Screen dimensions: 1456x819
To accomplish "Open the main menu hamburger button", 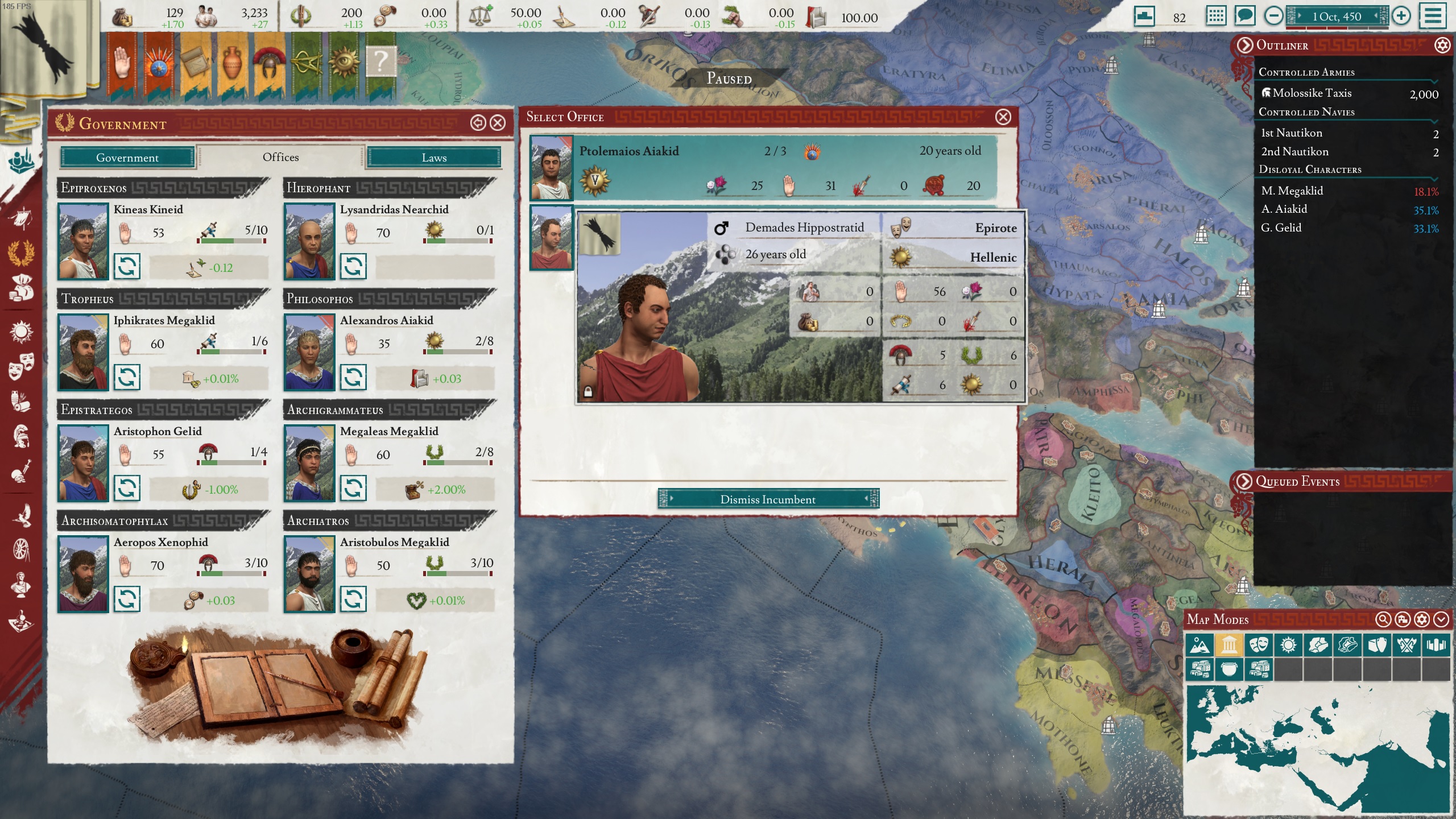I will [1433, 16].
